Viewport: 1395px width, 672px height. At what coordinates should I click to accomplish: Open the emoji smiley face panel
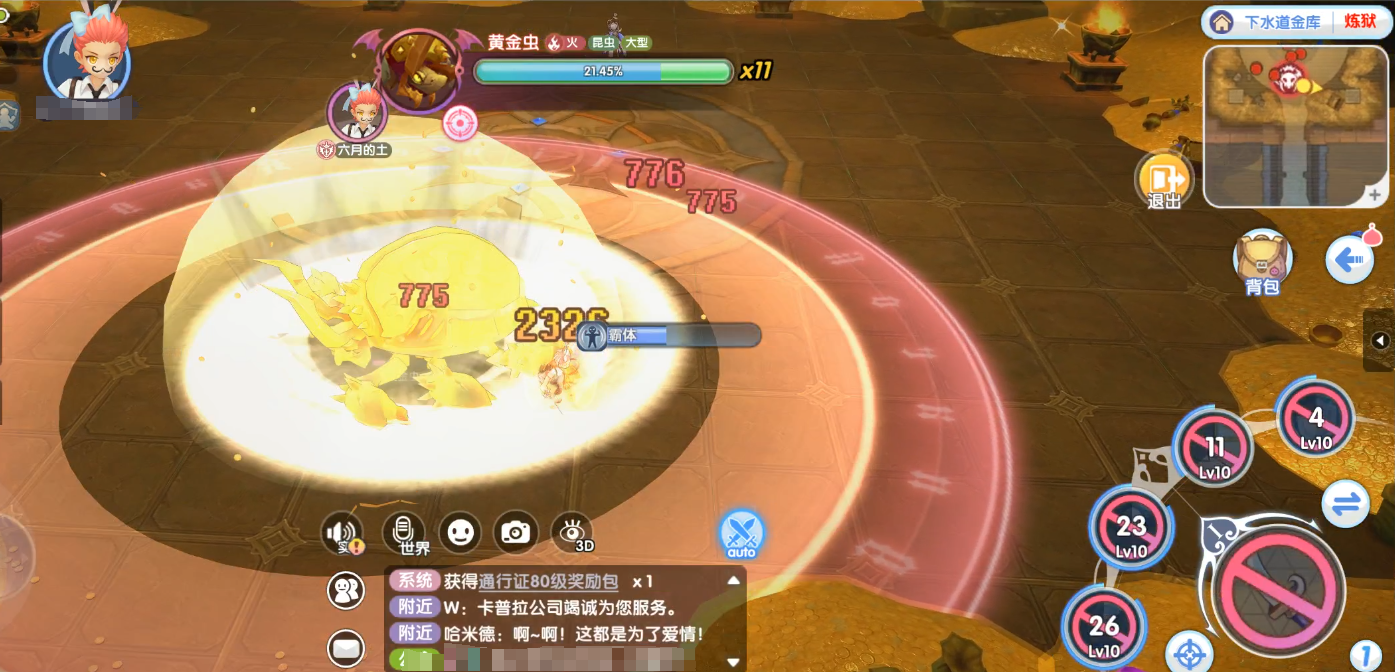point(460,532)
